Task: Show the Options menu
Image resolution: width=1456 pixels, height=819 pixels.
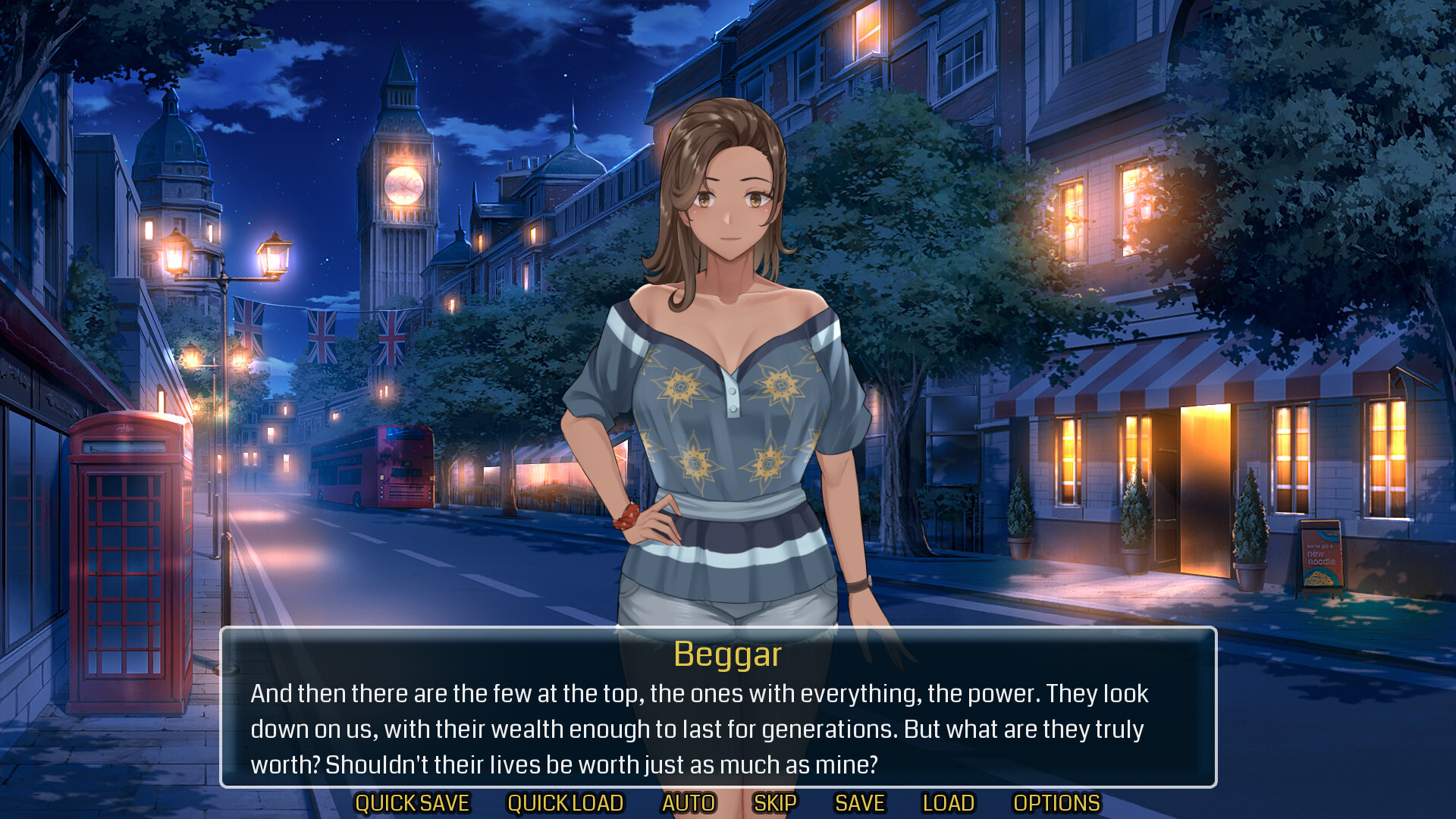Action: (1056, 803)
